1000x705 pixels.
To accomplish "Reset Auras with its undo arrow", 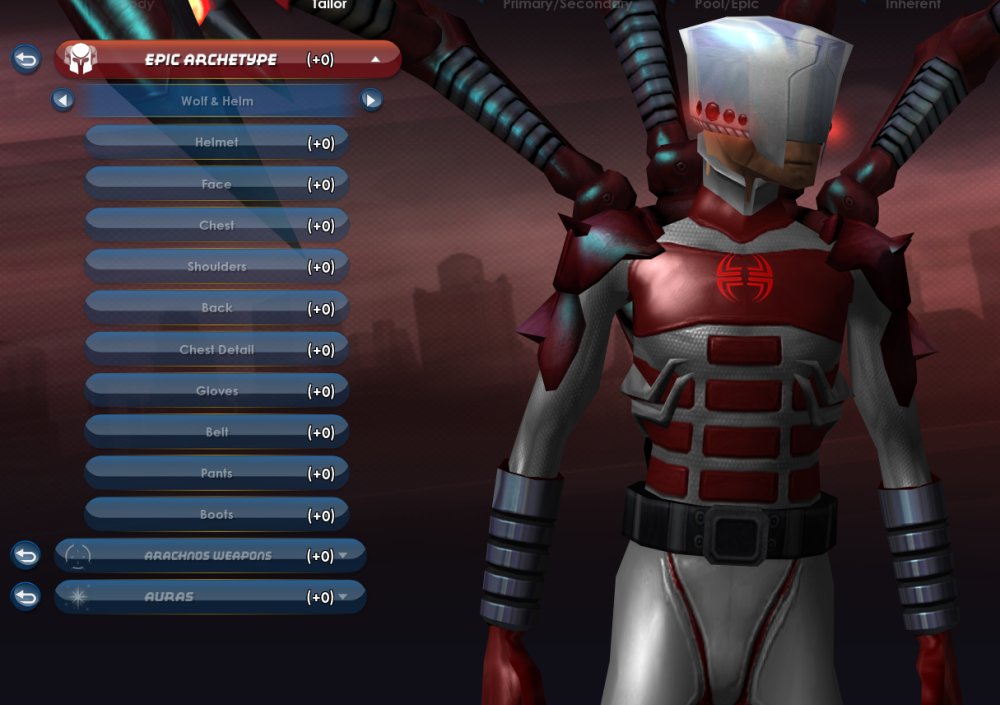I will tap(26, 597).
